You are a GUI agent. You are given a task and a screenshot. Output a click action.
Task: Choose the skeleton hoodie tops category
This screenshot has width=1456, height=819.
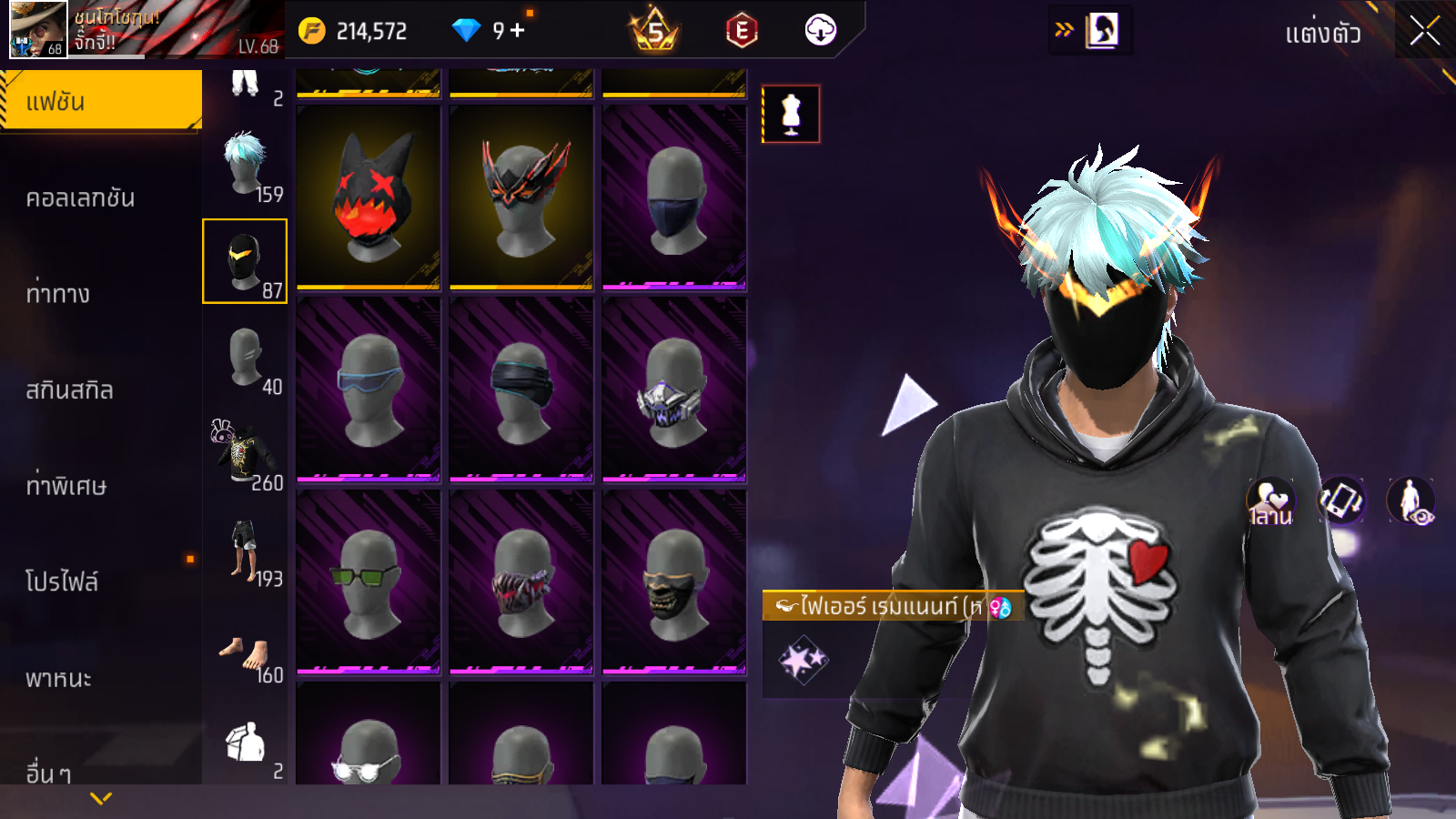click(246, 453)
